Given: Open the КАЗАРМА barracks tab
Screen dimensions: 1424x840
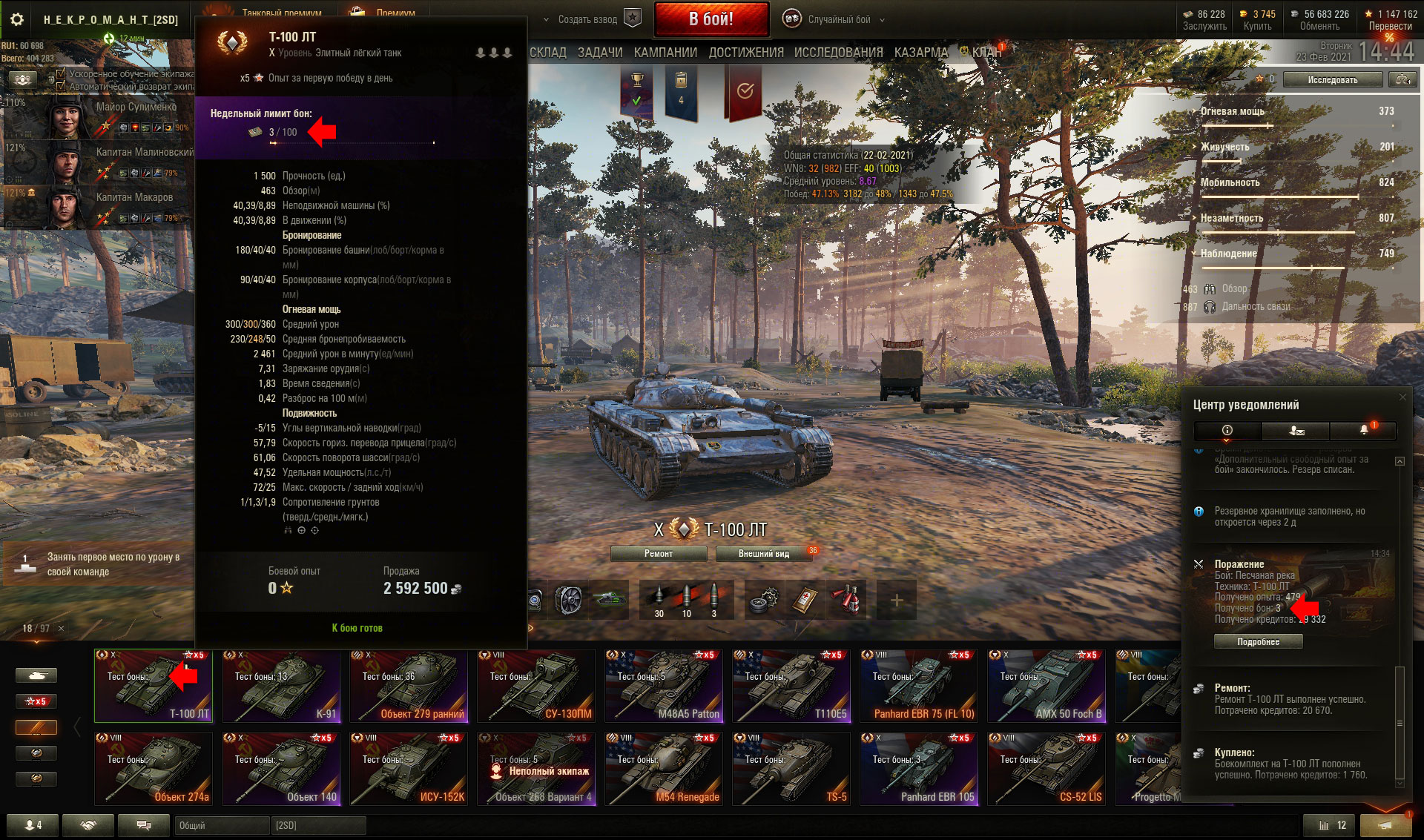Looking at the screenshot, I should 920,53.
